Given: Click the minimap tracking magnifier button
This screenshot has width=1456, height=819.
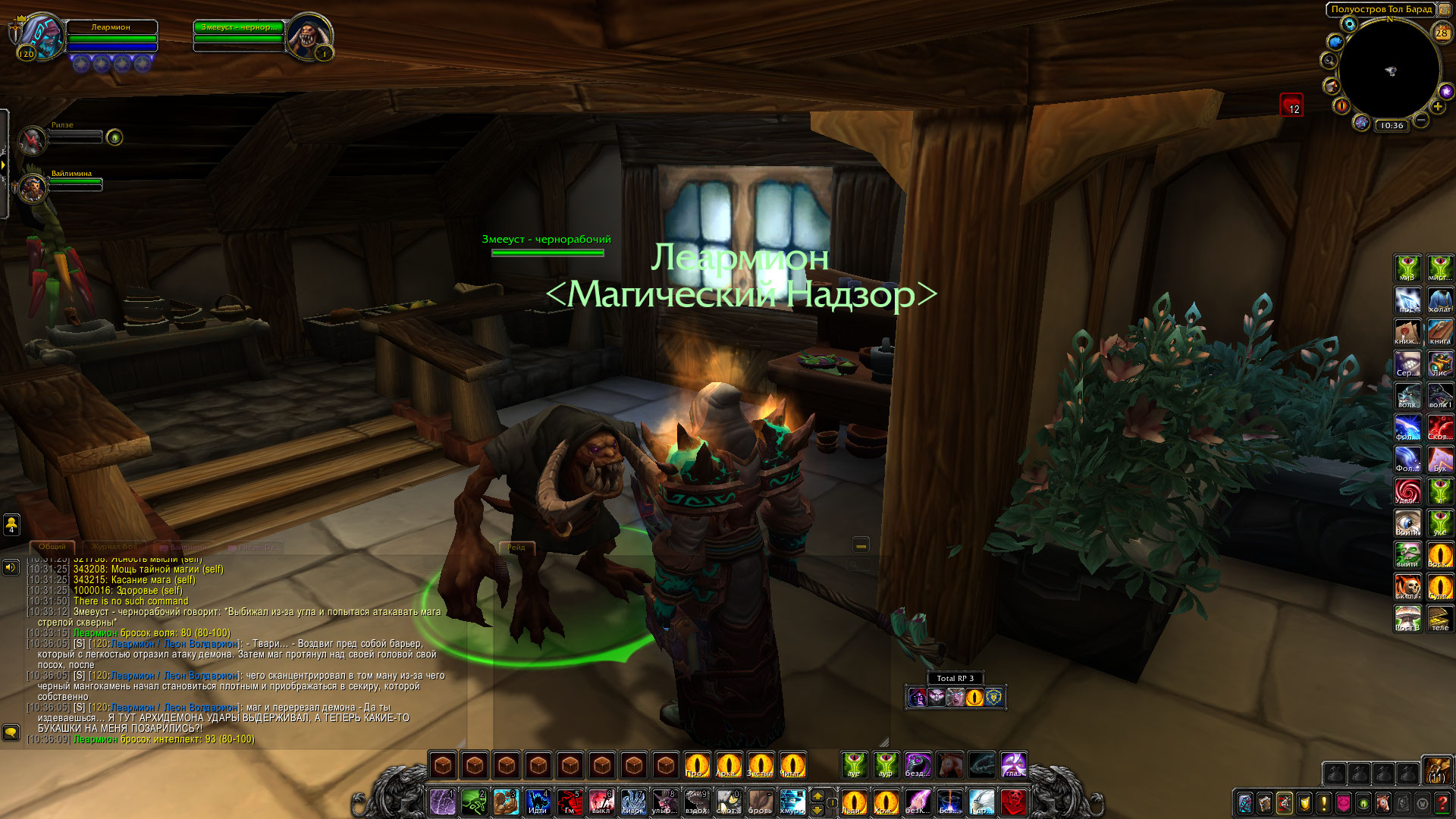Looking at the screenshot, I should (x=1329, y=61).
